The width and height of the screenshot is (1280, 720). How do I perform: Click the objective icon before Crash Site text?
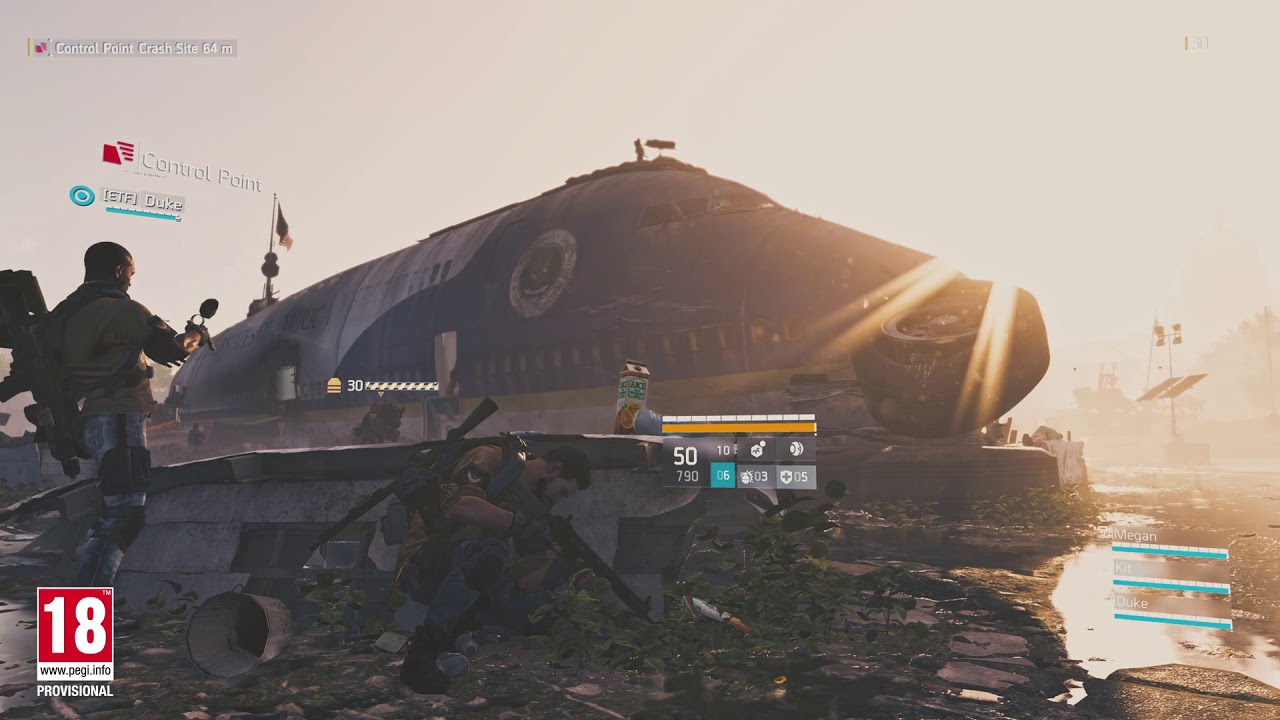pos(40,46)
